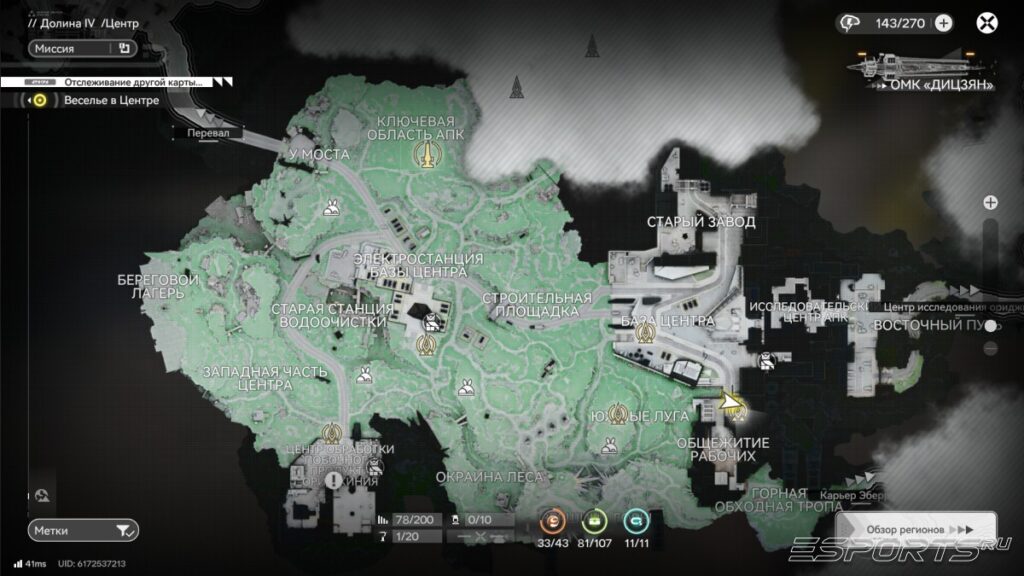Select the tracked mission Веселье в Центре
The height and width of the screenshot is (576, 1024).
pos(110,100)
